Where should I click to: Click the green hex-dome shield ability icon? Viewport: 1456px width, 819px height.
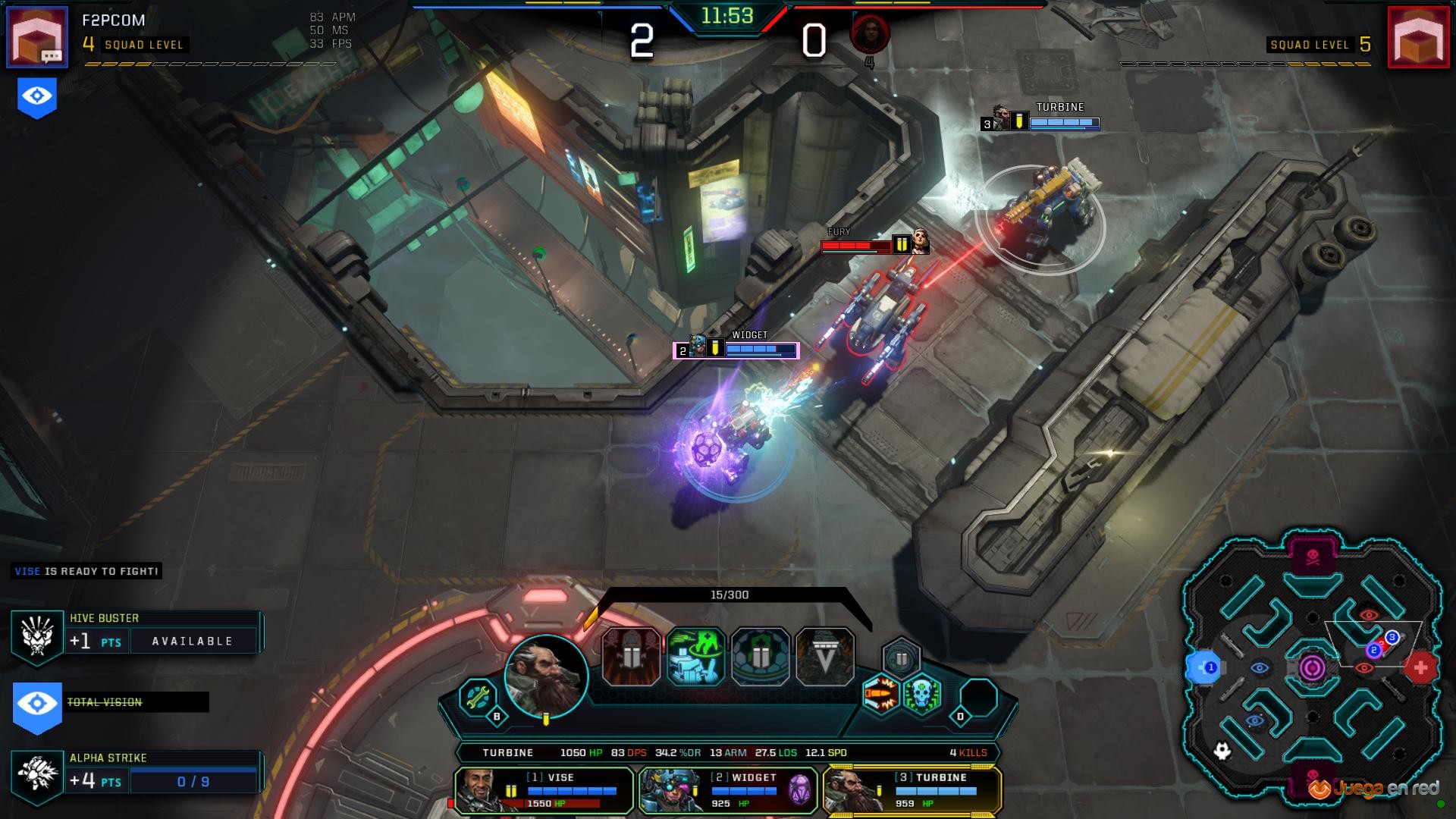click(761, 657)
